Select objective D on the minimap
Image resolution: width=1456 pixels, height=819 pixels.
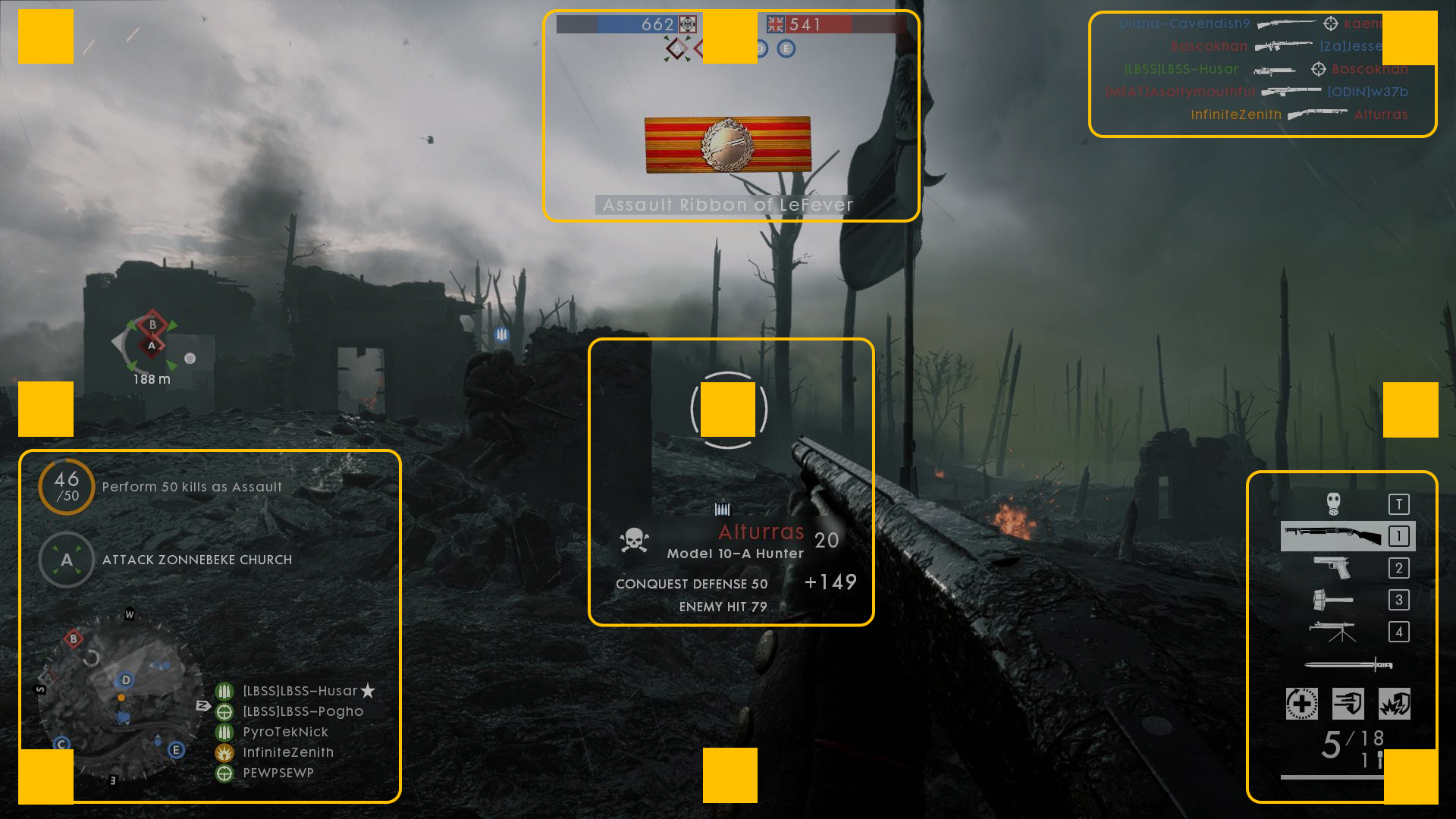pos(126,679)
